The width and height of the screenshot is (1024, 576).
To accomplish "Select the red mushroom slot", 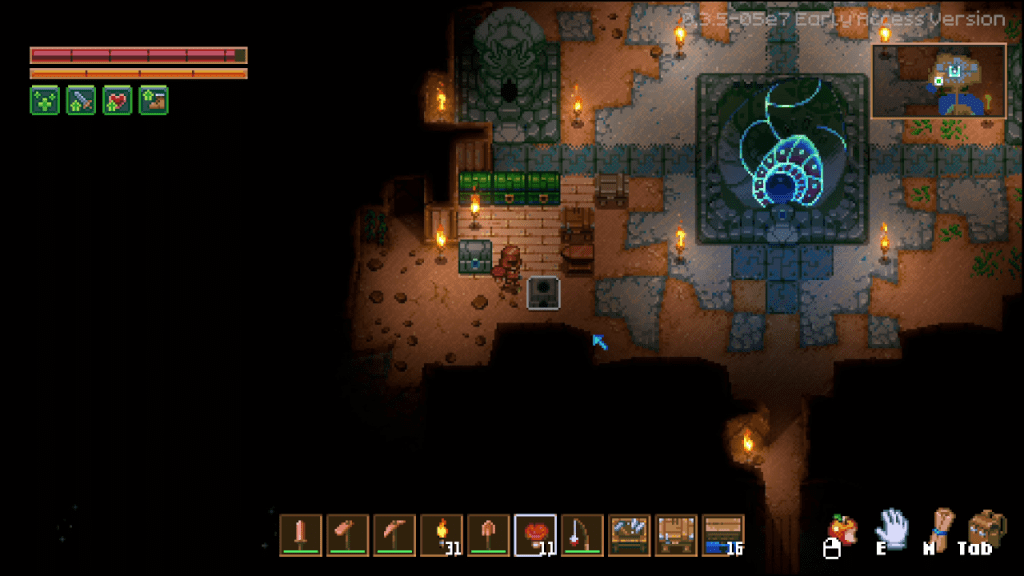I will 535,534.
